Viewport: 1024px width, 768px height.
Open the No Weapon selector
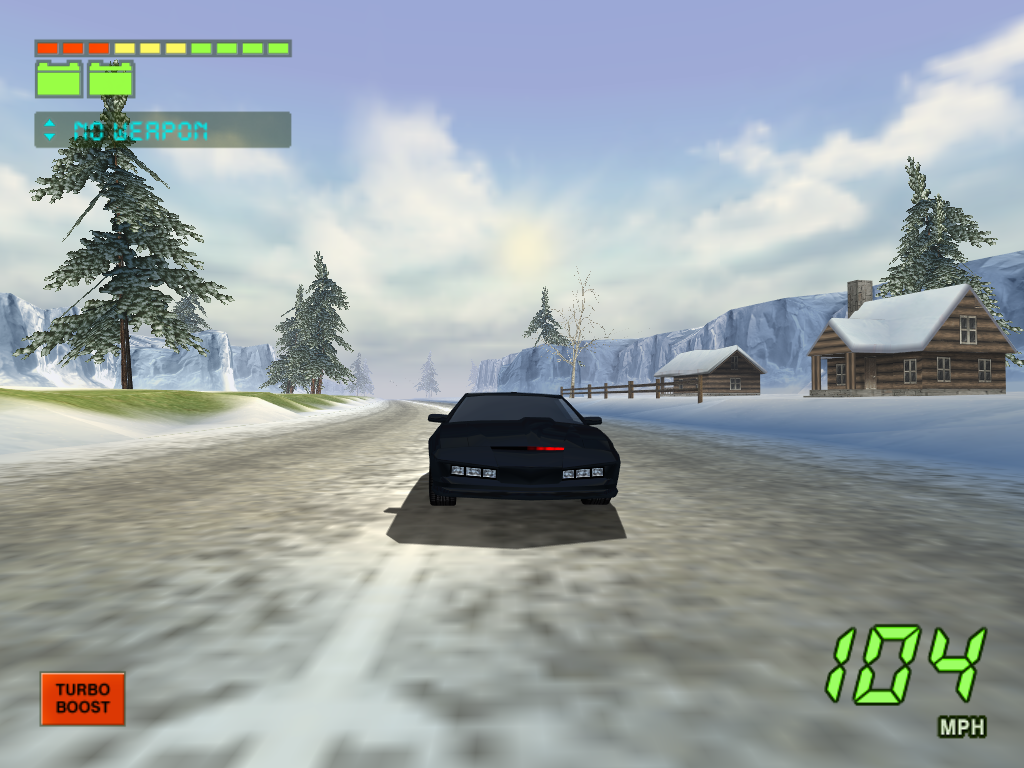163,130
